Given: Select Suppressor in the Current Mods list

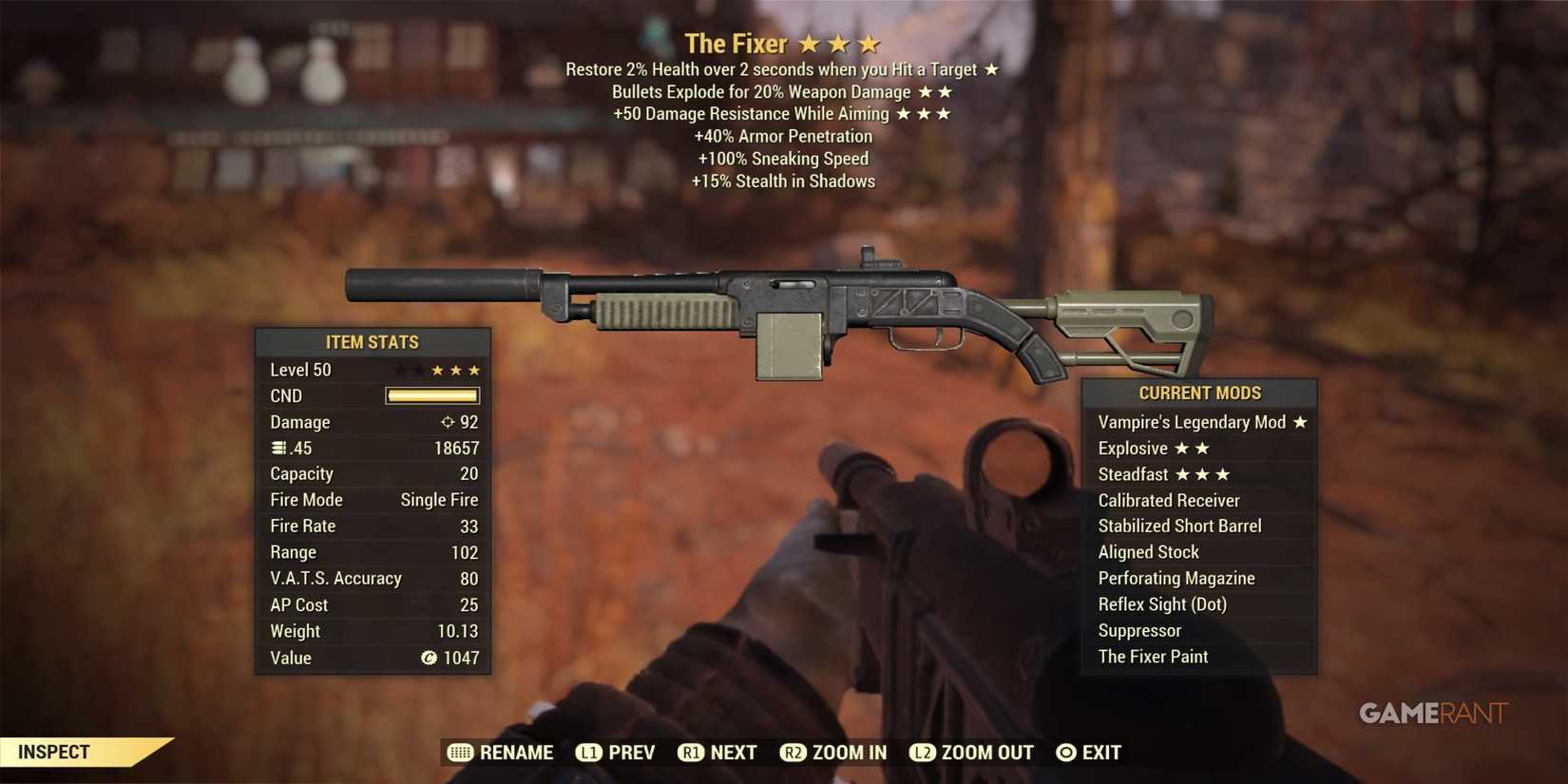Looking at the screenshot, I should 1139,630.
